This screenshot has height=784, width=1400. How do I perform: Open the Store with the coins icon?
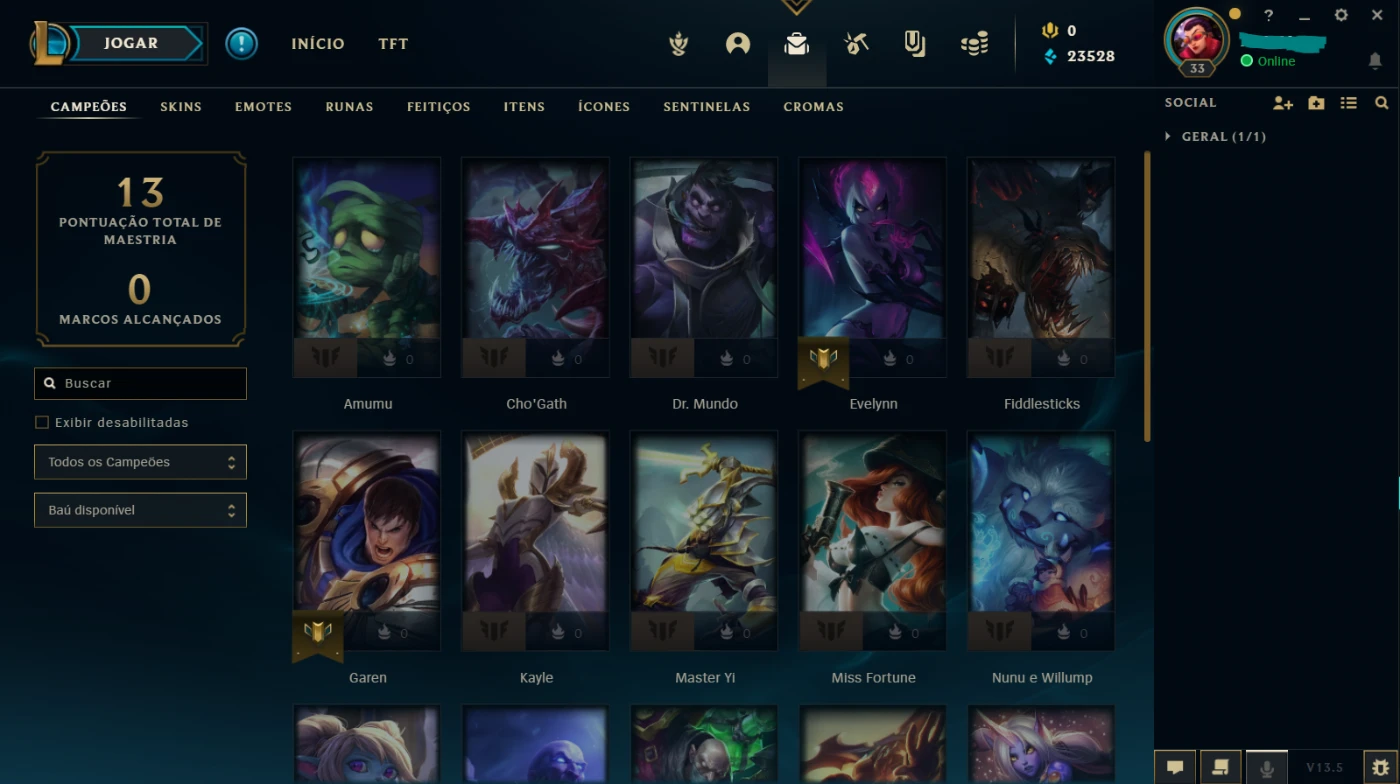pos(973,43)
